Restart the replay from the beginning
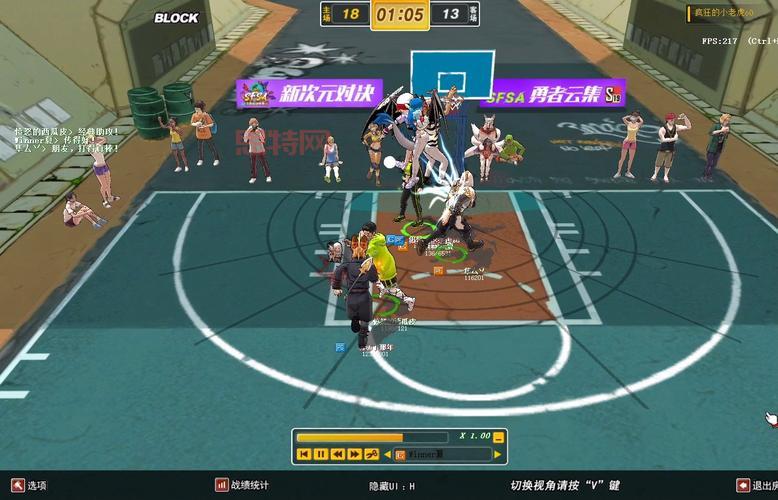 [x=304, y=454]
